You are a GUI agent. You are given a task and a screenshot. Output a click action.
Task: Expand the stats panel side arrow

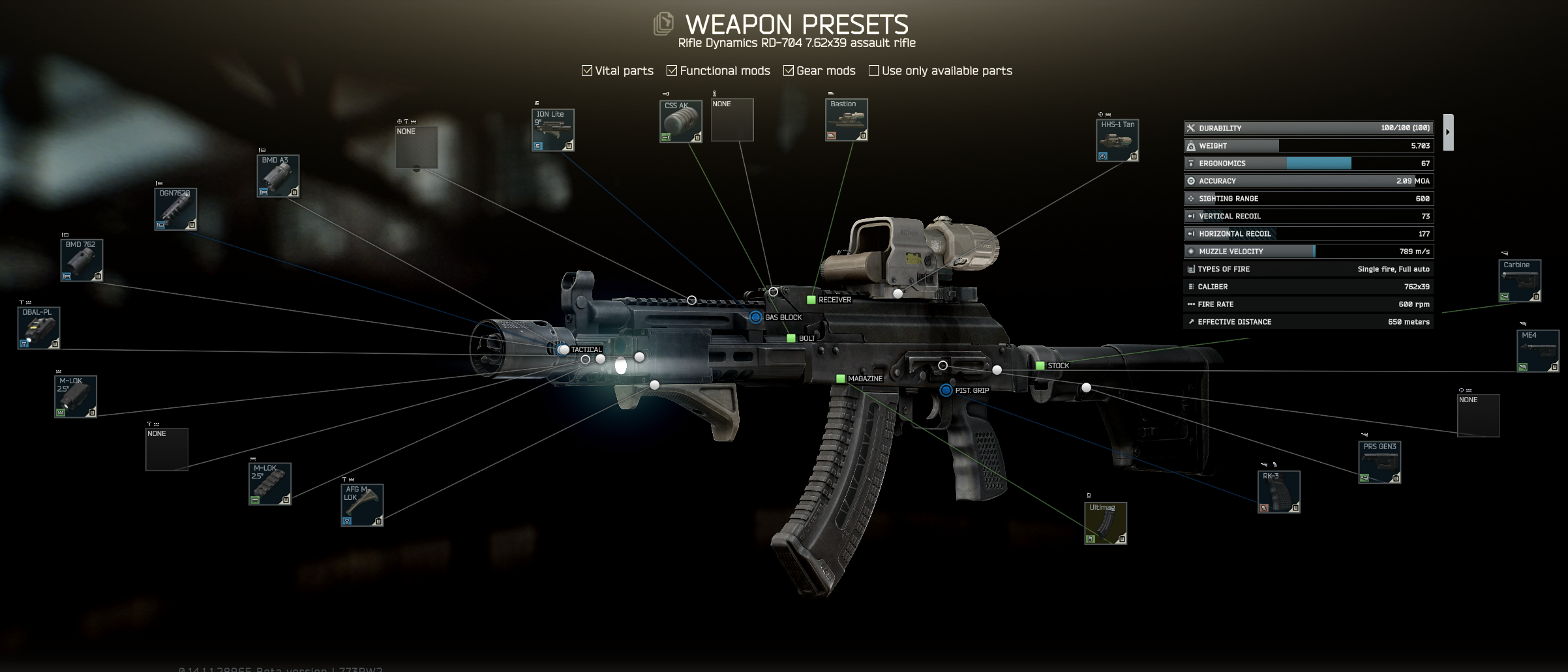click(x=1448, y=132)
